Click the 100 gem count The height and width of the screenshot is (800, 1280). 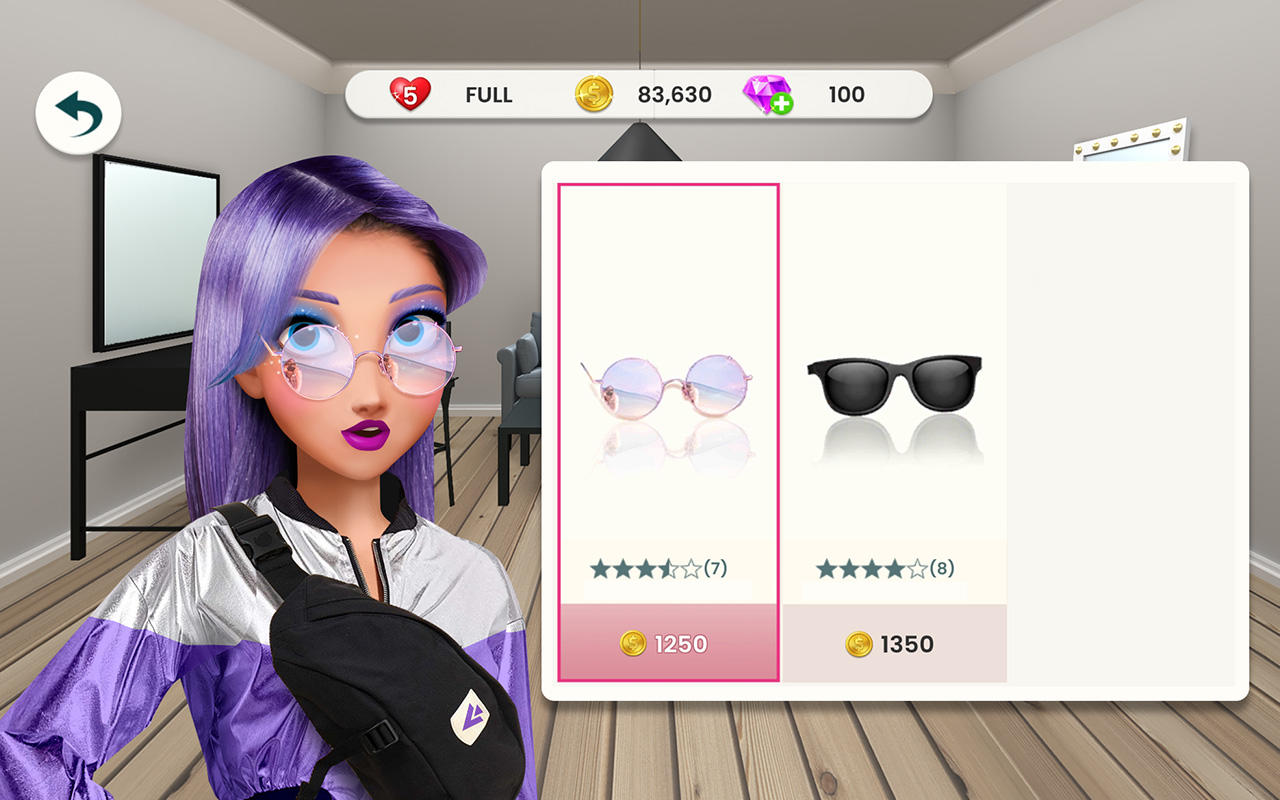tap(846, 93)
